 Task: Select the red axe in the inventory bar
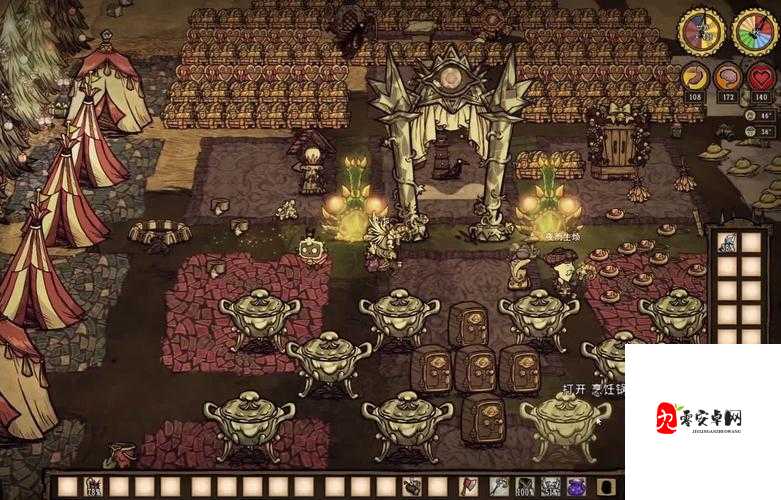click(x=468, y=486)
